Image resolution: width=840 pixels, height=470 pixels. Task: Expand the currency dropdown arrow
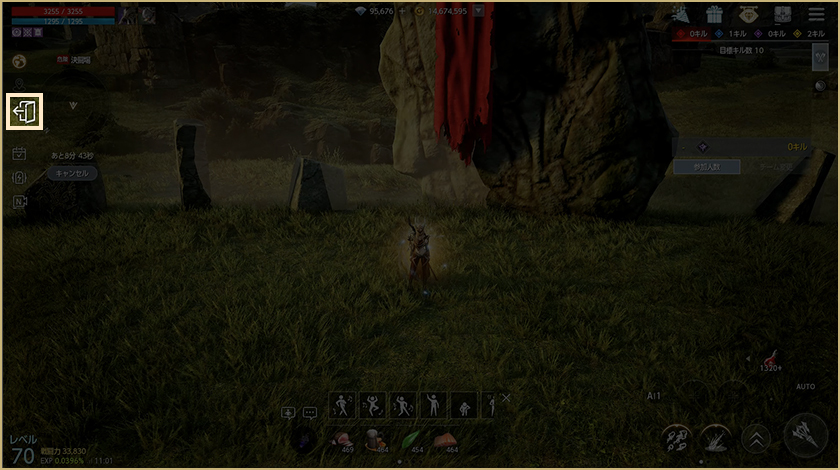478,11
